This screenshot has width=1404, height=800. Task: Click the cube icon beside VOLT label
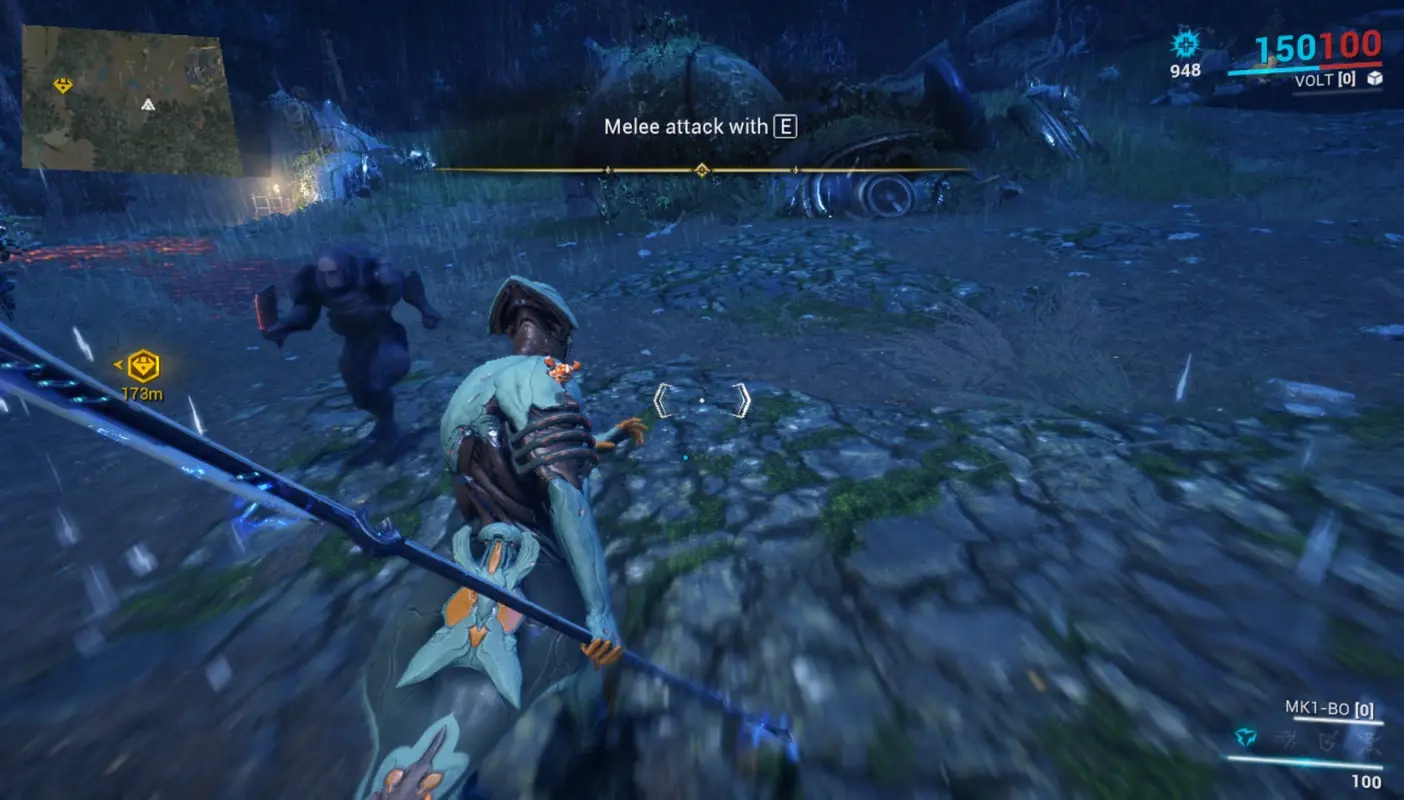(x=1374, y=80)
